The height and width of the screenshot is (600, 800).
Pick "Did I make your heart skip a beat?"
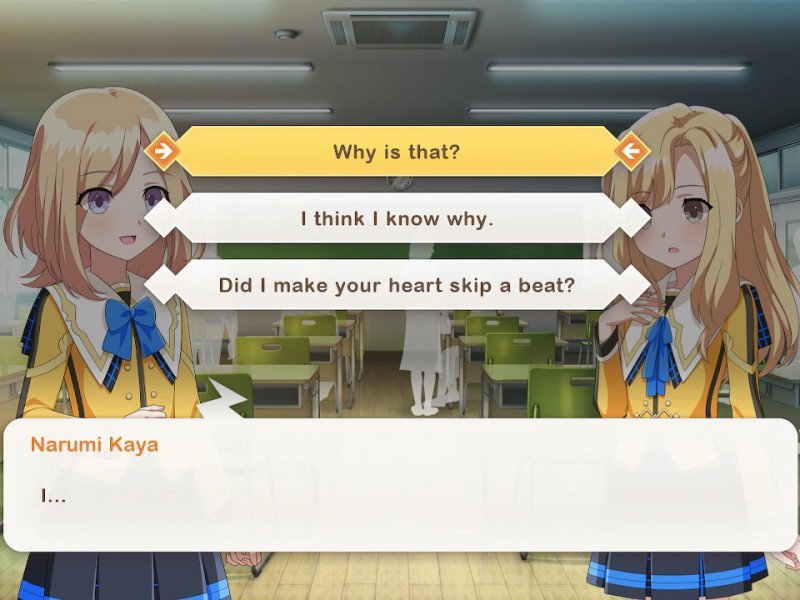tap(397, 285)
